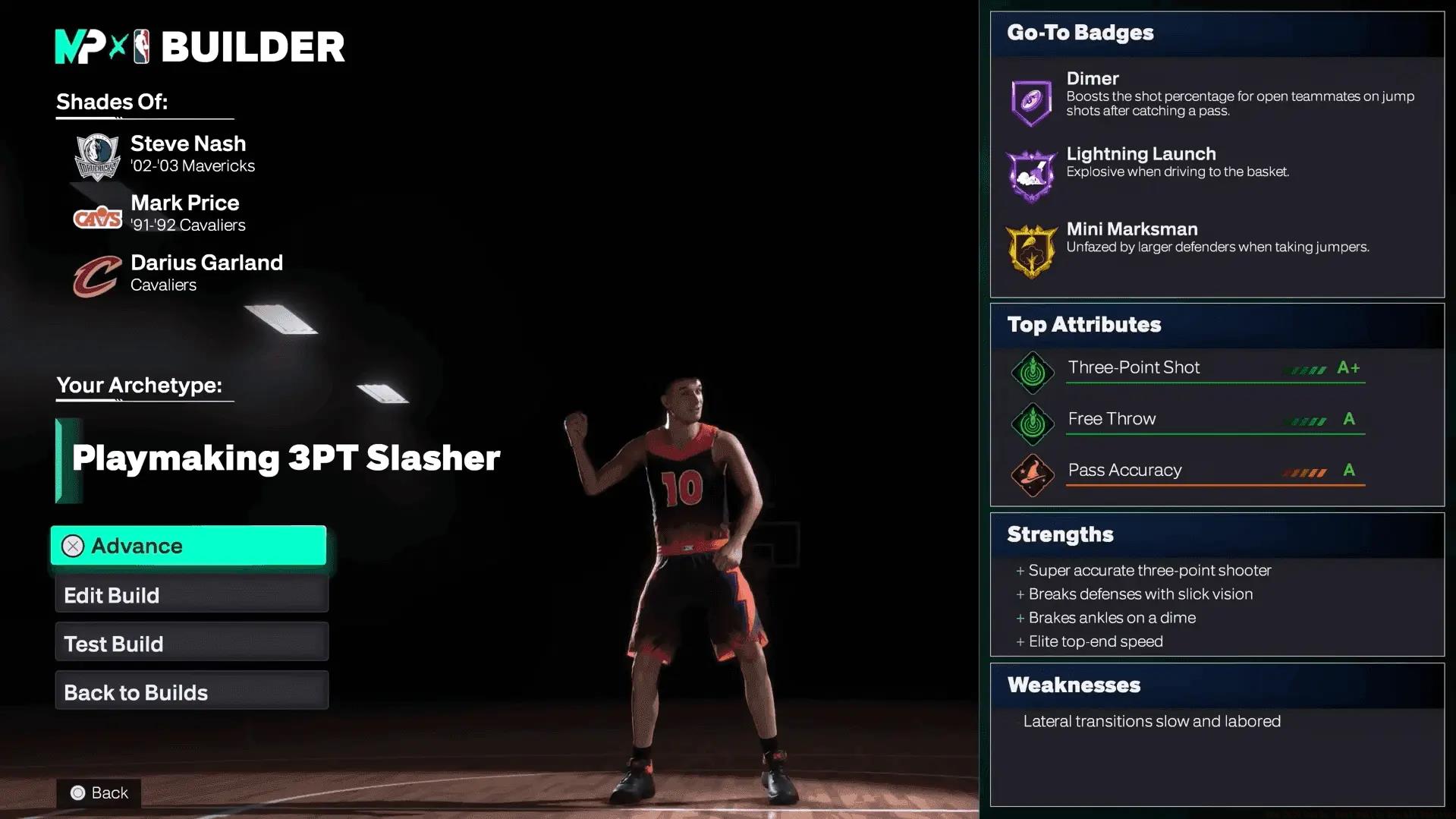Go Back to Builds
The image size is (1456, 819).
[191, 692]
